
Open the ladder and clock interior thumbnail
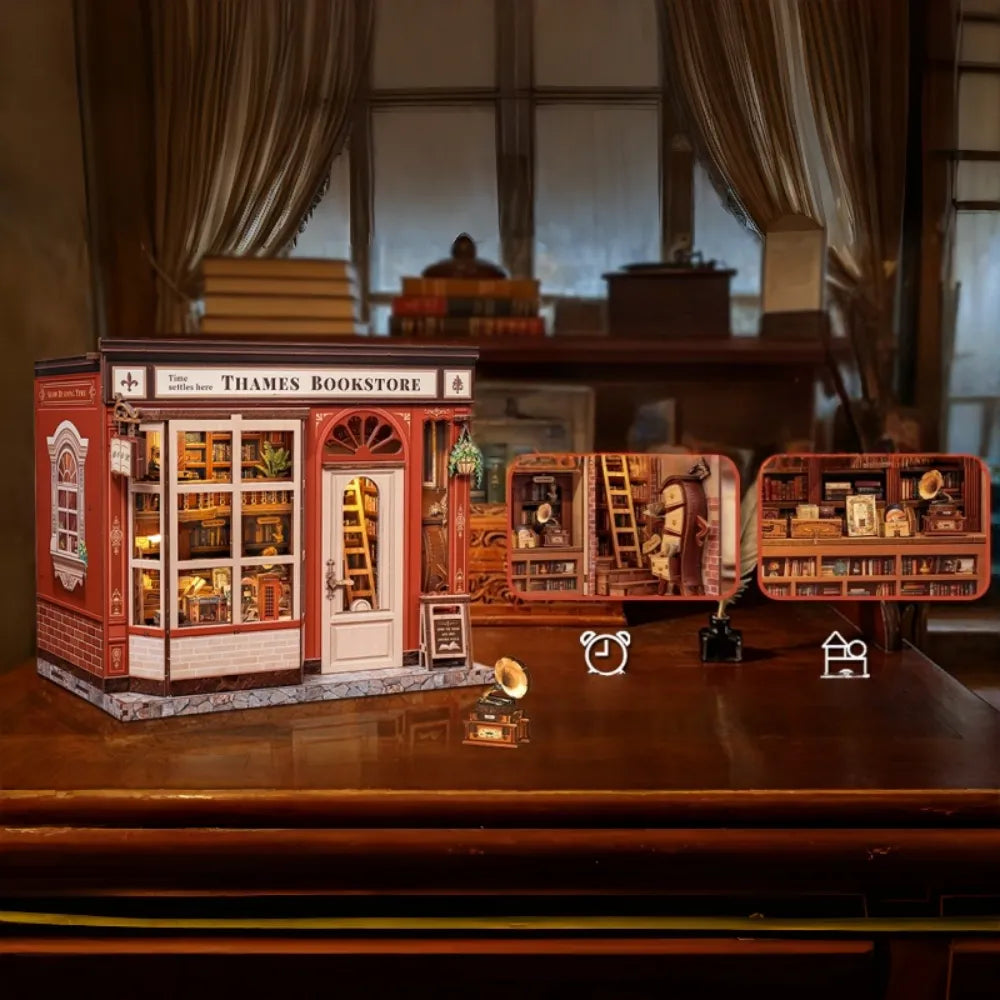[623, 526]
